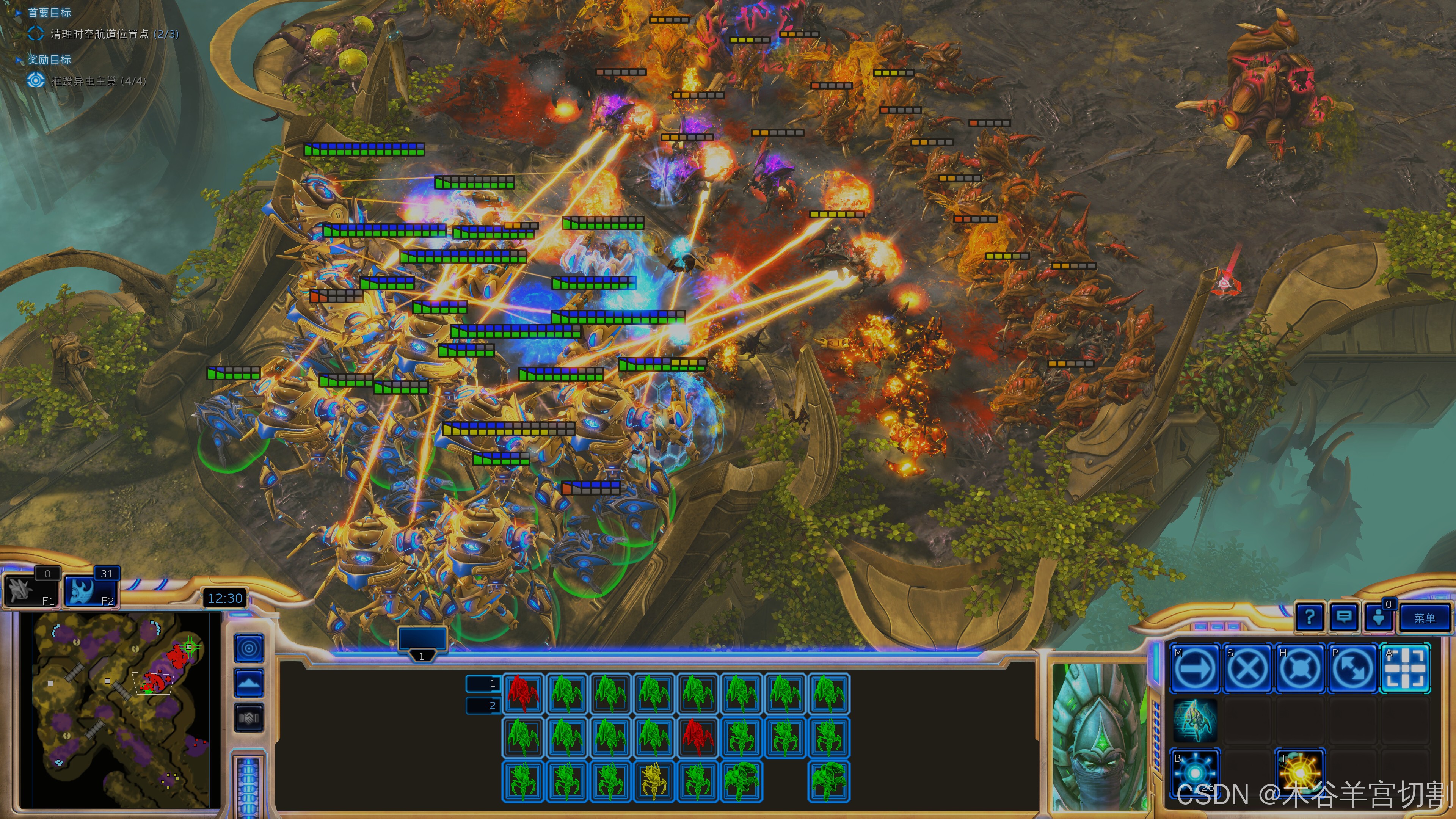Choose the Hold Position command
Image resolution: width=1456 pixels, height=819 pixels.
click(x=1299, y=668)
